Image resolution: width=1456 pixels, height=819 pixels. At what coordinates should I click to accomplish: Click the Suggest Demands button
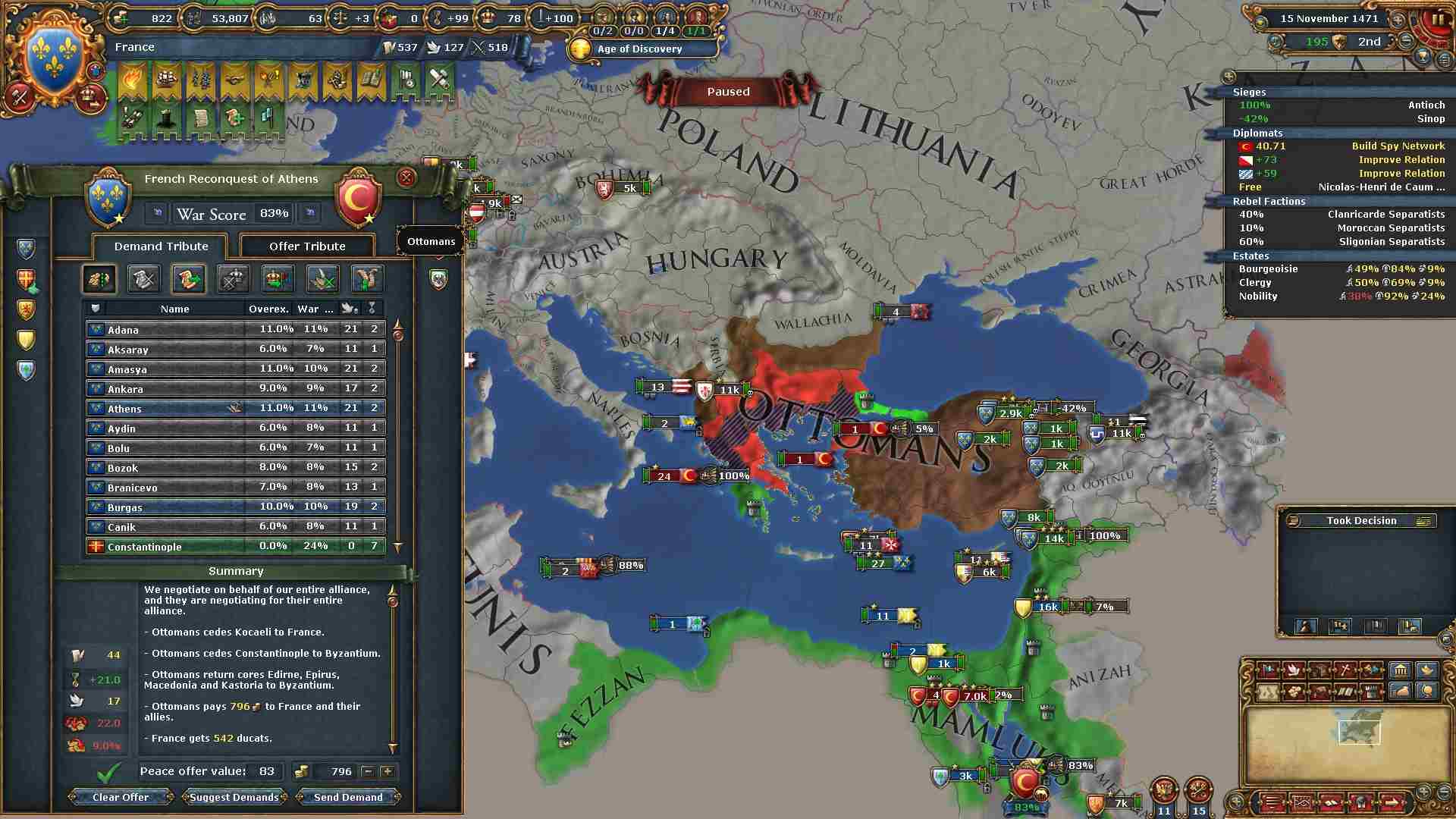[x=234, y=797]
